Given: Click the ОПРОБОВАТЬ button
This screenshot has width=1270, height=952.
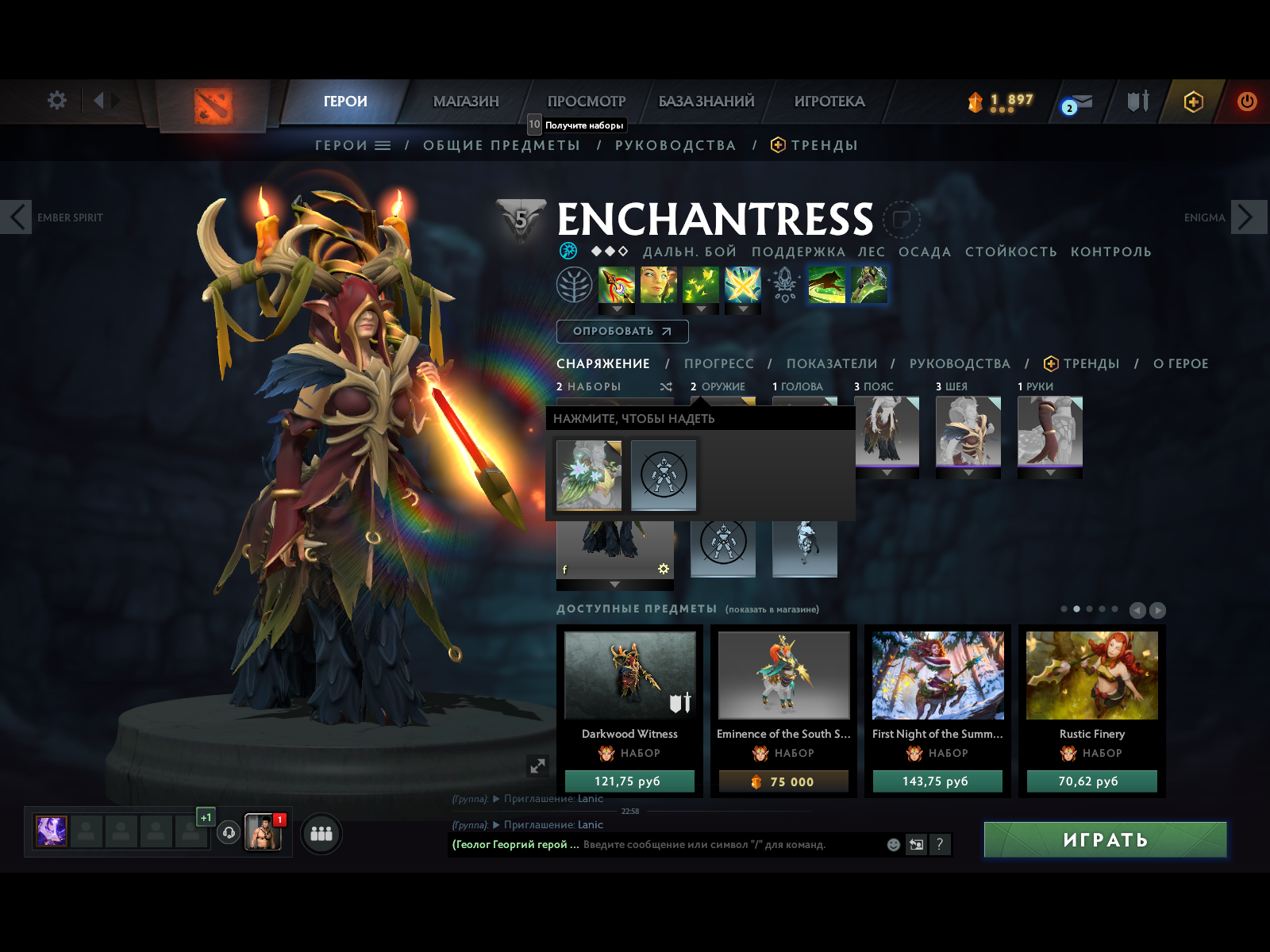Looking at the screenshot, I should (622, 331).
